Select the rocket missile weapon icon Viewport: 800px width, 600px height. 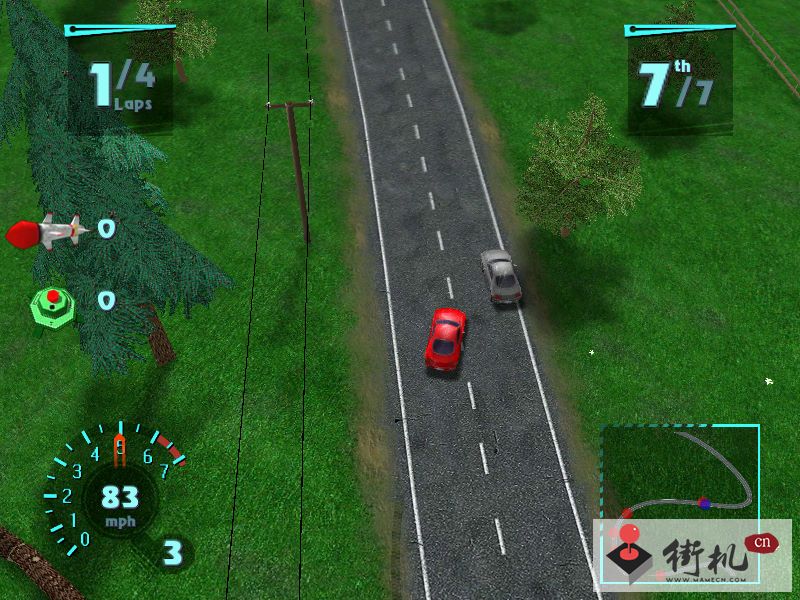tap(46, 232)
